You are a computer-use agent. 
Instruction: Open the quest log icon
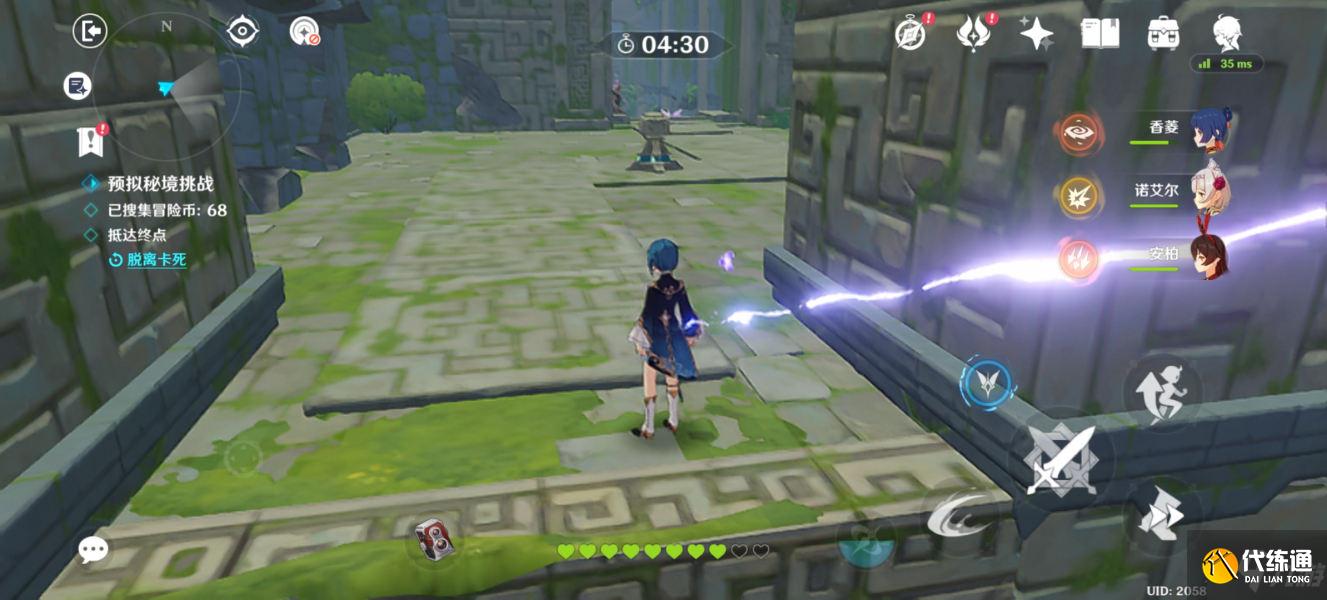pyautogui.click(x=77, y=86)
